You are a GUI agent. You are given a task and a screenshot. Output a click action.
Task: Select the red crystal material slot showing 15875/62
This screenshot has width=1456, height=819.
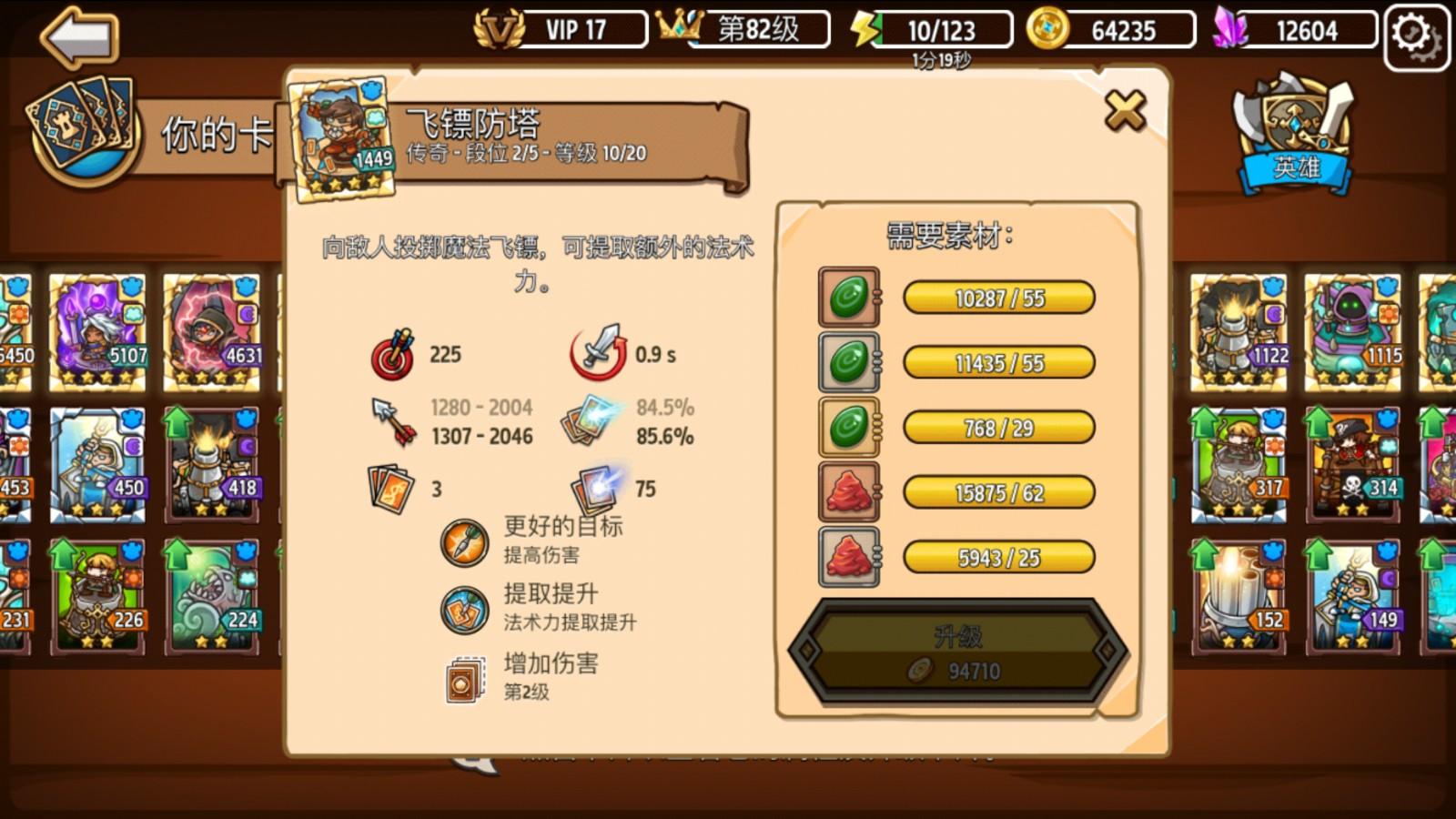pos(847,492)
